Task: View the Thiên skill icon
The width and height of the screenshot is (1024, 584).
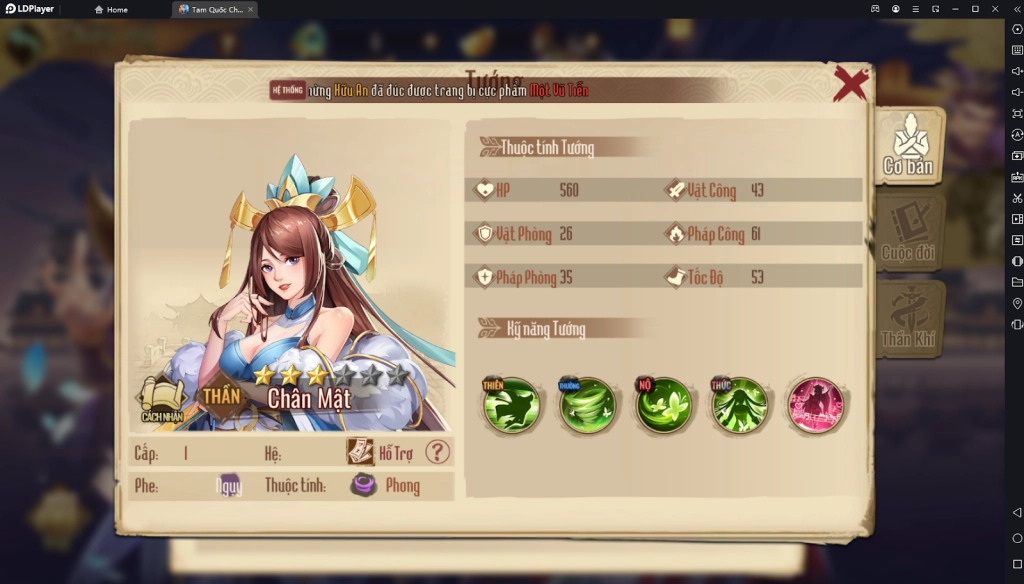Action: click(x=512, y=405)
